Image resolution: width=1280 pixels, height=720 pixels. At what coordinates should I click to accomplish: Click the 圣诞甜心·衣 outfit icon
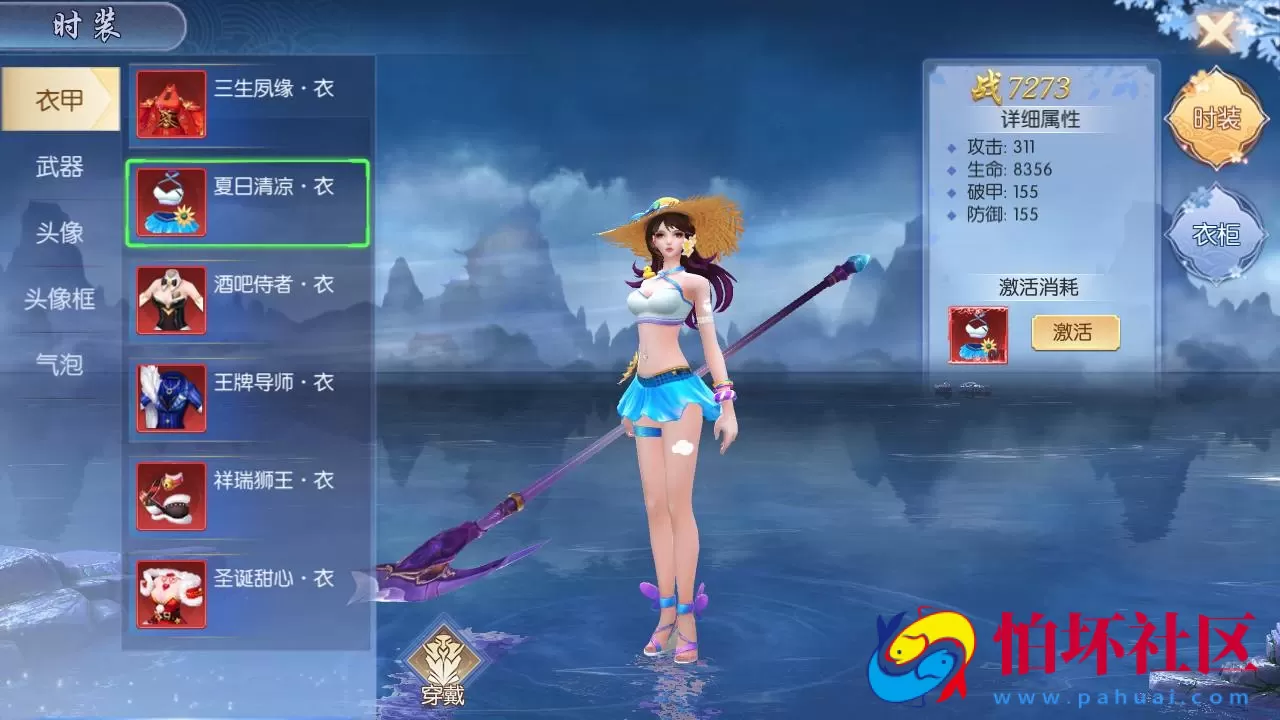click(x=170, y=594)
